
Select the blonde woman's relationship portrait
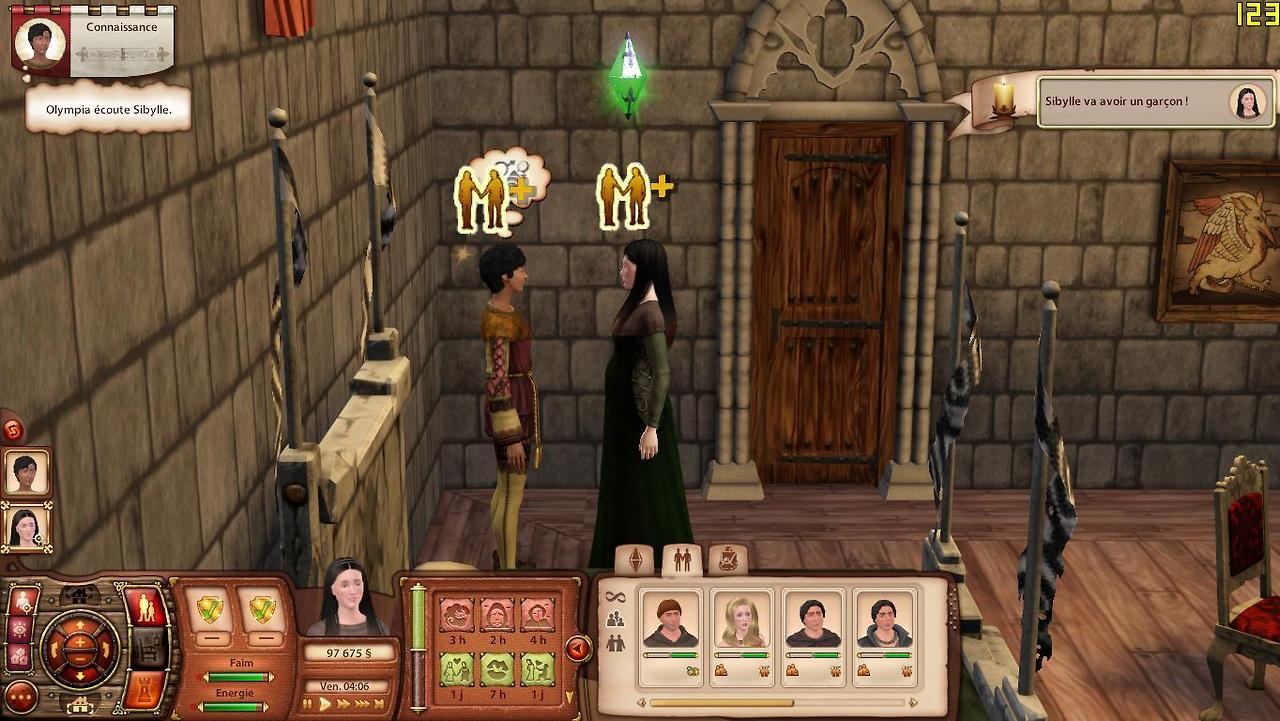click(x=742, y=620)
